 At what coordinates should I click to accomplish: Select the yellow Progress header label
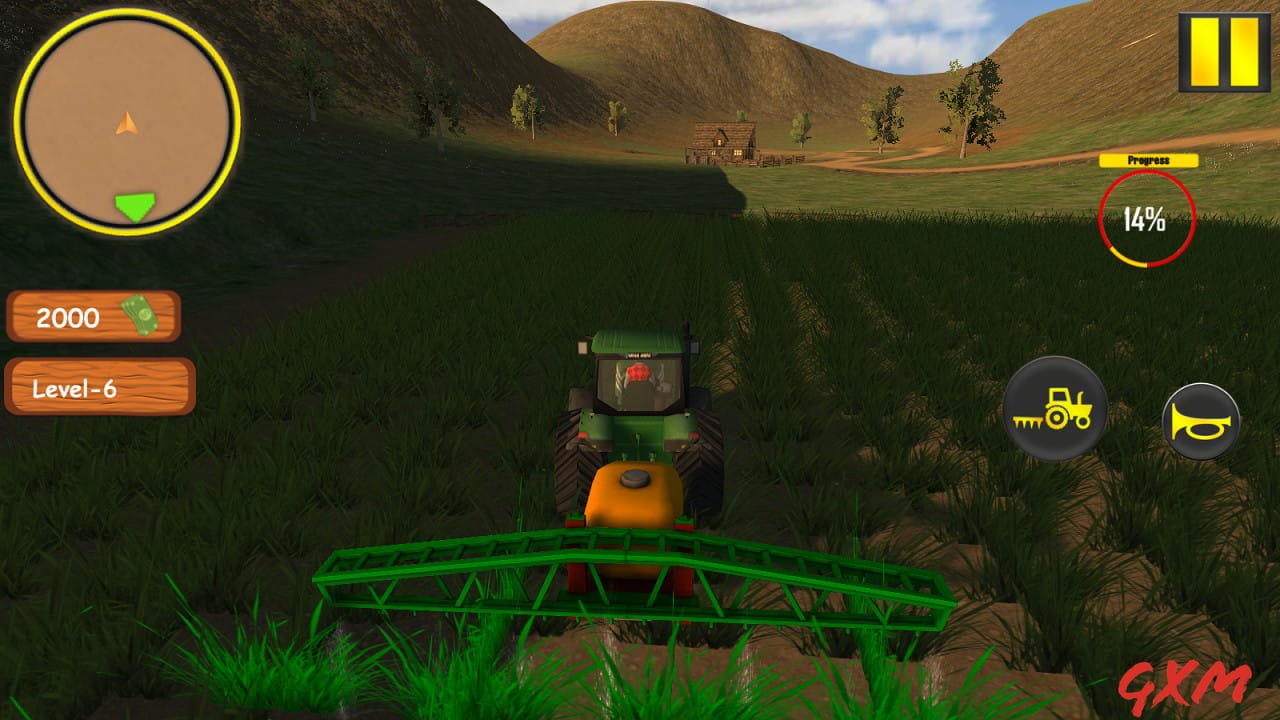1147,160
